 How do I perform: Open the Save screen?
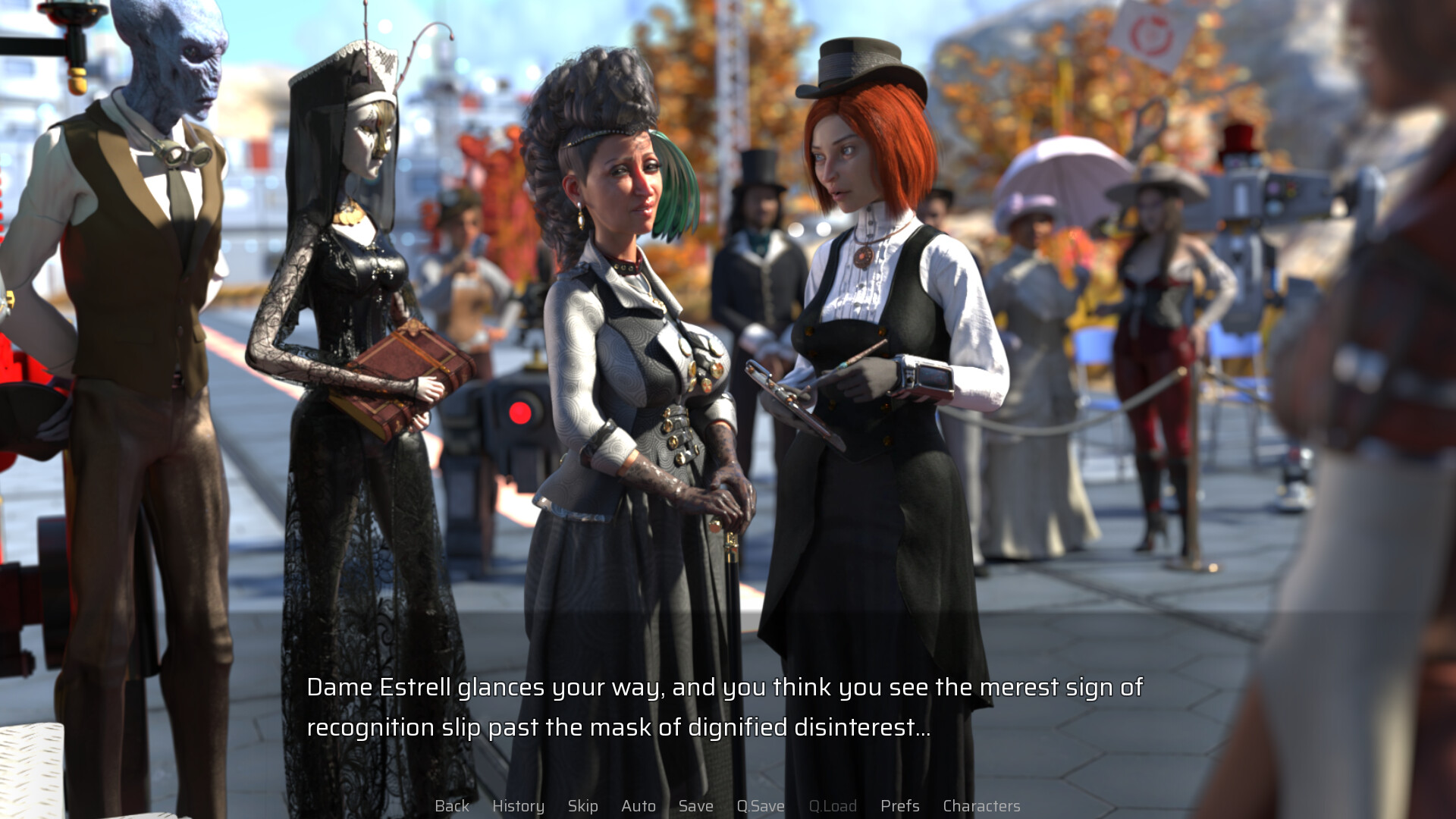pos(695,806)
